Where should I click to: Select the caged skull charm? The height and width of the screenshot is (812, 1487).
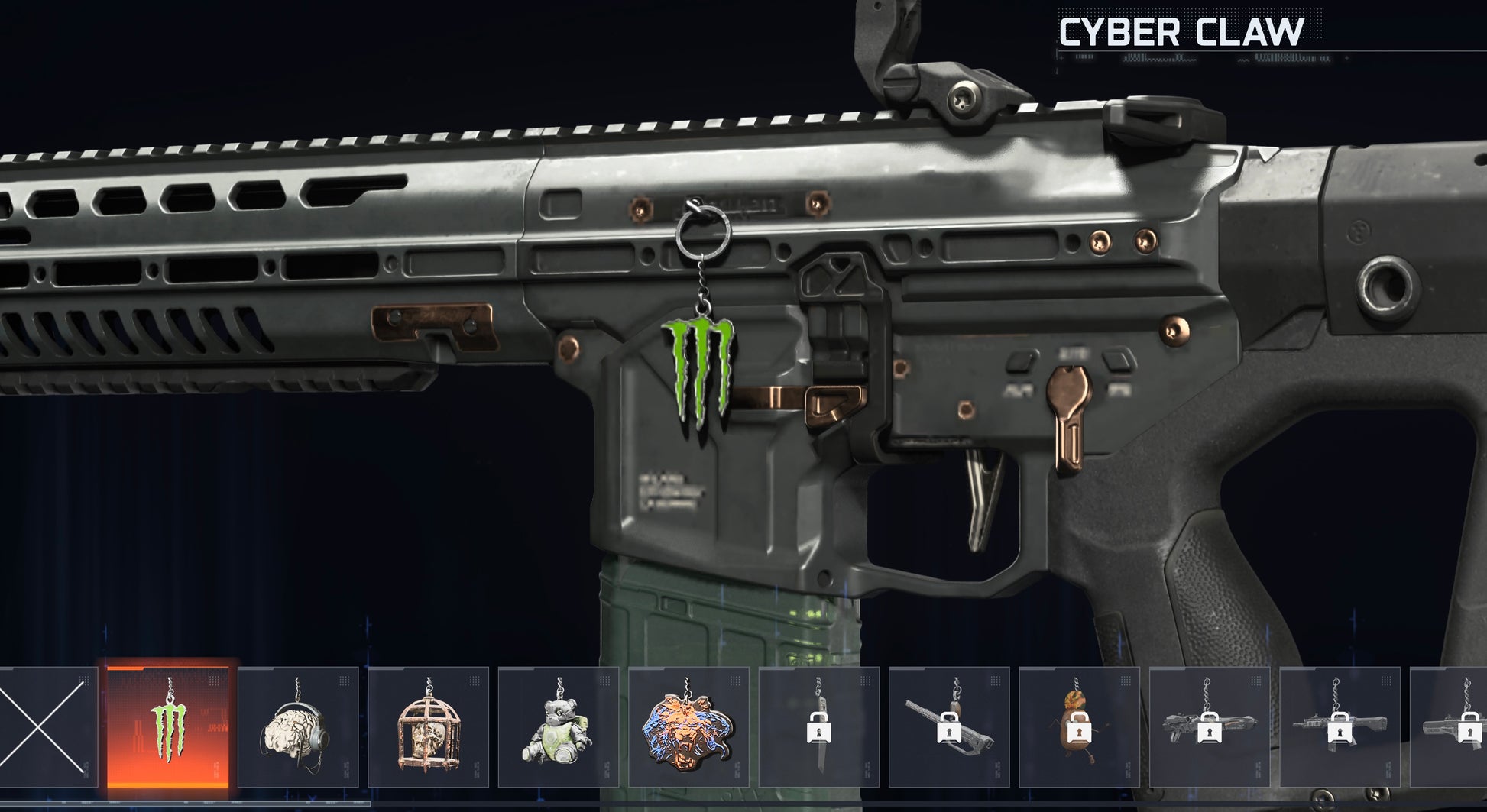click(429, 727)
